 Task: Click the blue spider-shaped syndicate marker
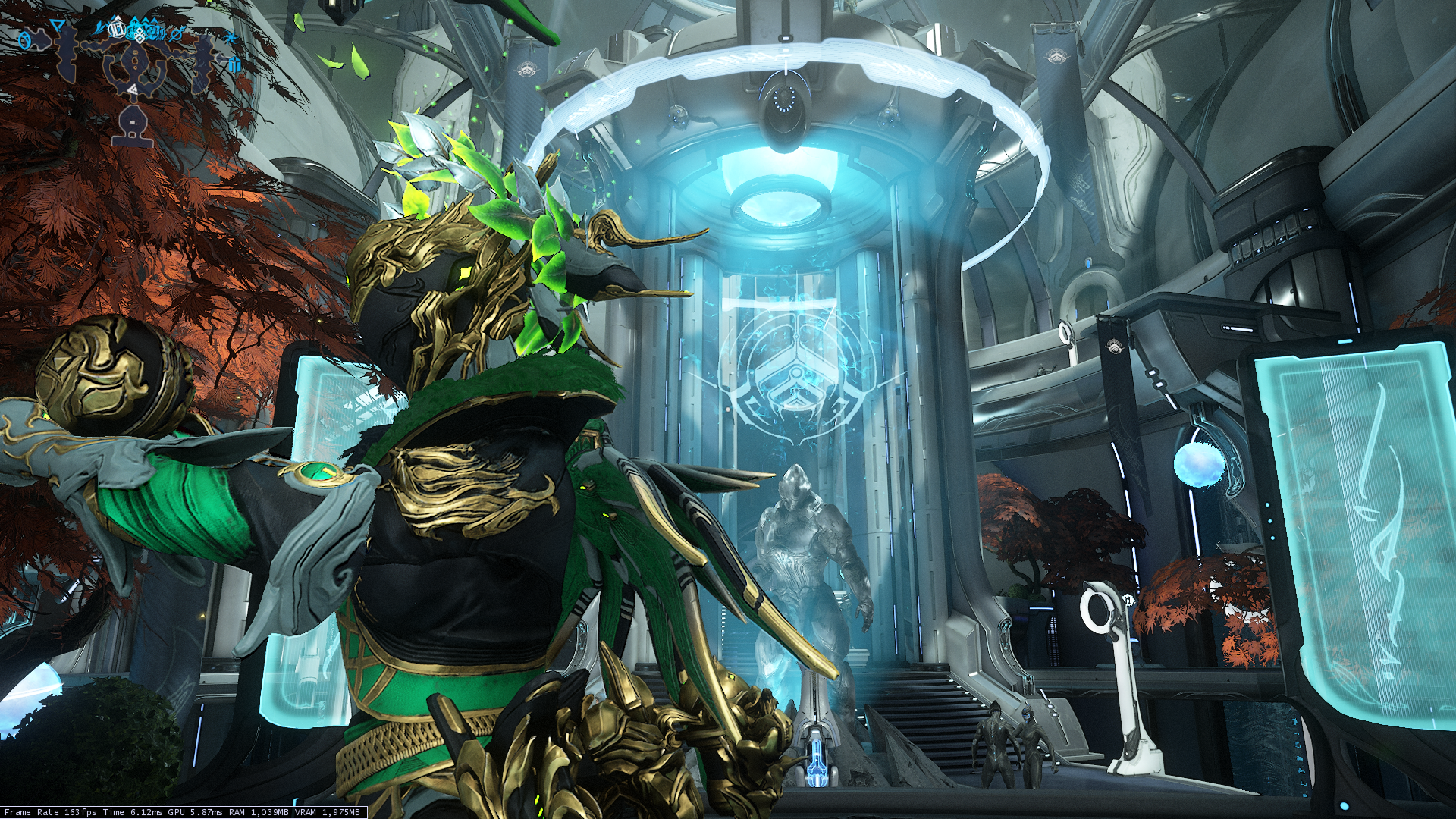231,37
